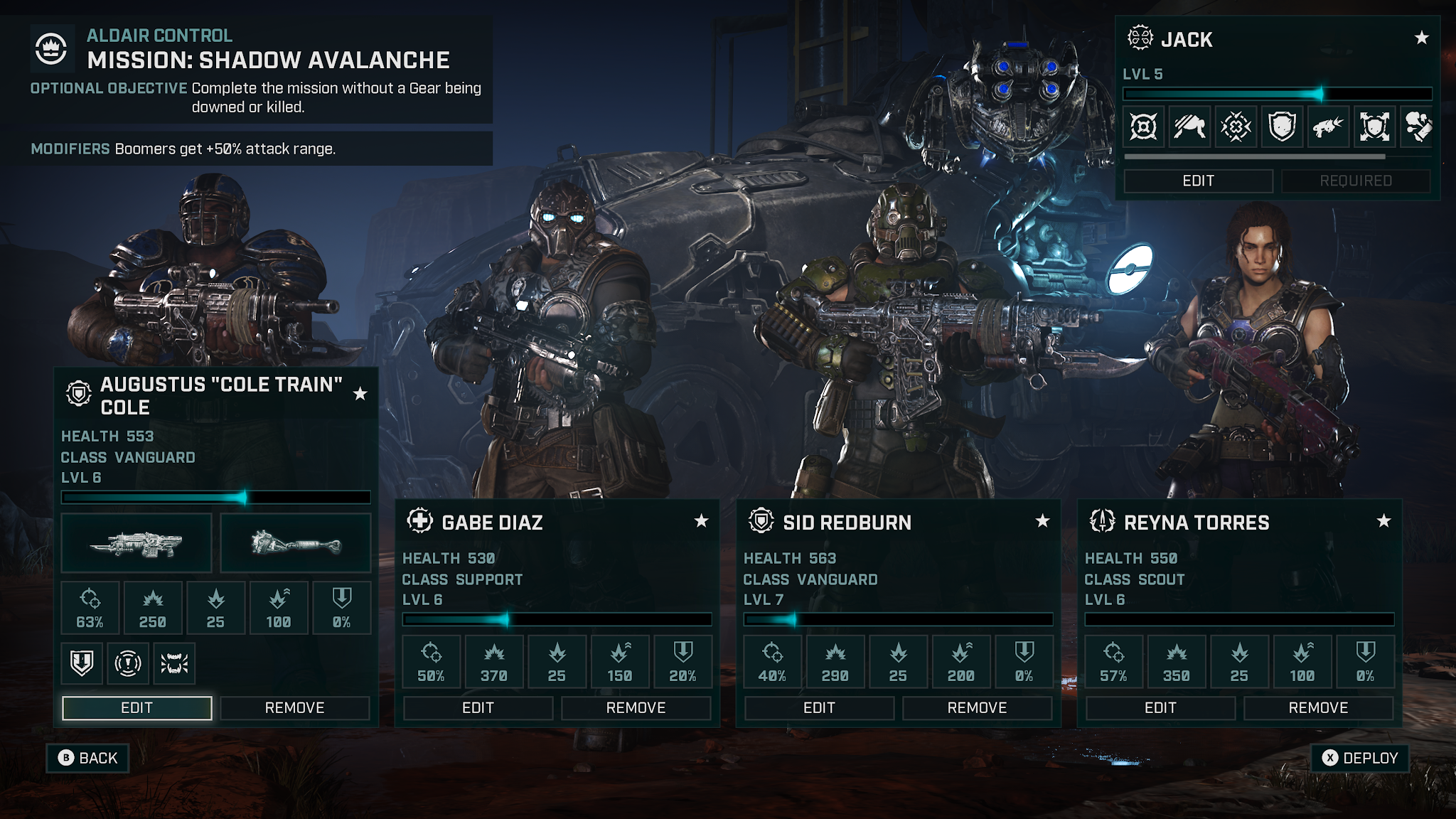Viewport: 1456px width, 819px height.
Task: Remove Augustus Cole from the squad
Action: (294, 707)
